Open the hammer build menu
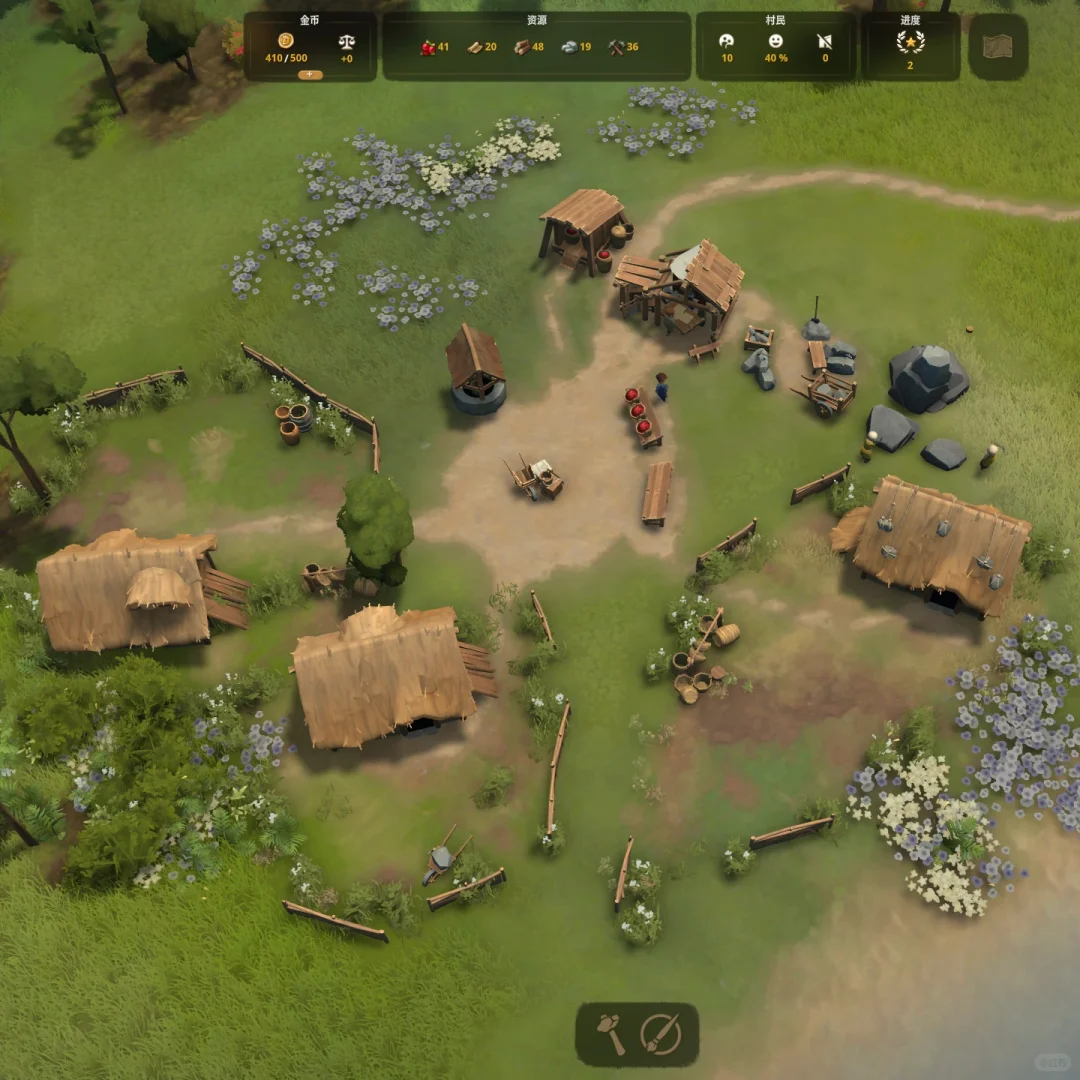 coord(611,1034)
